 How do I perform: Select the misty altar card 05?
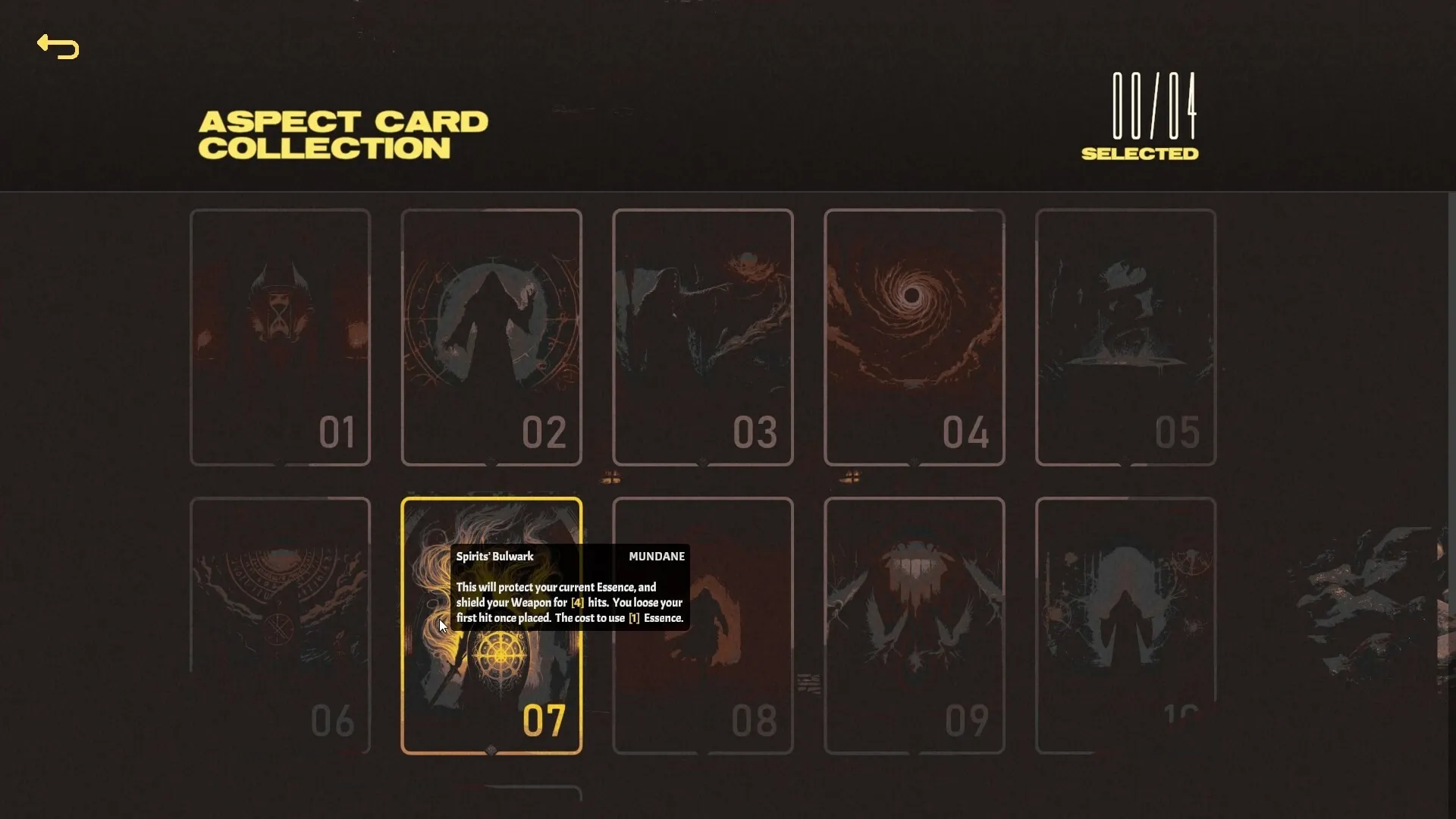1125,337
